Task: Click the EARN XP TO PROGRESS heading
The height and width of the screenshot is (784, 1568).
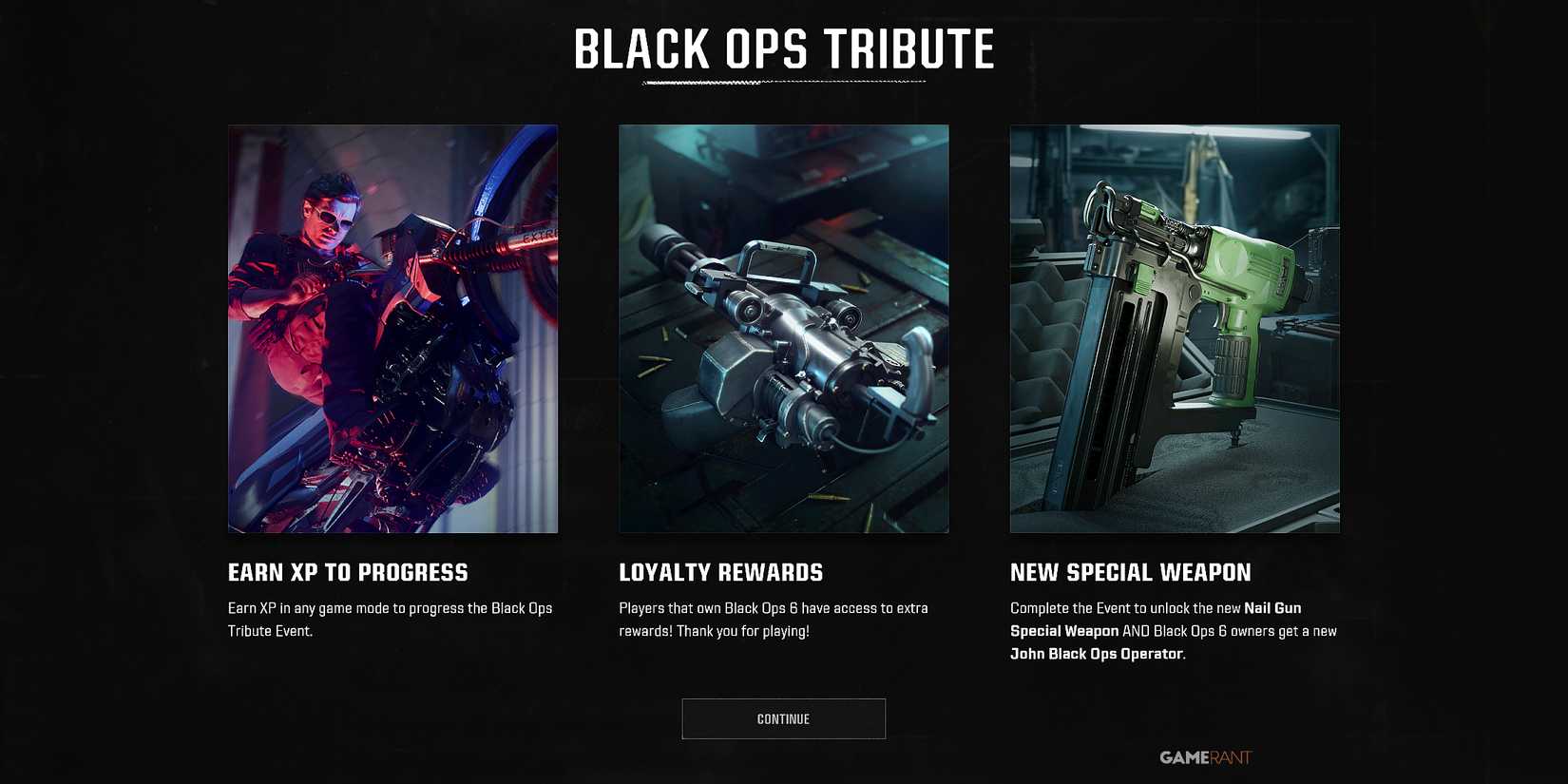Action: click(x=347, y=572)
